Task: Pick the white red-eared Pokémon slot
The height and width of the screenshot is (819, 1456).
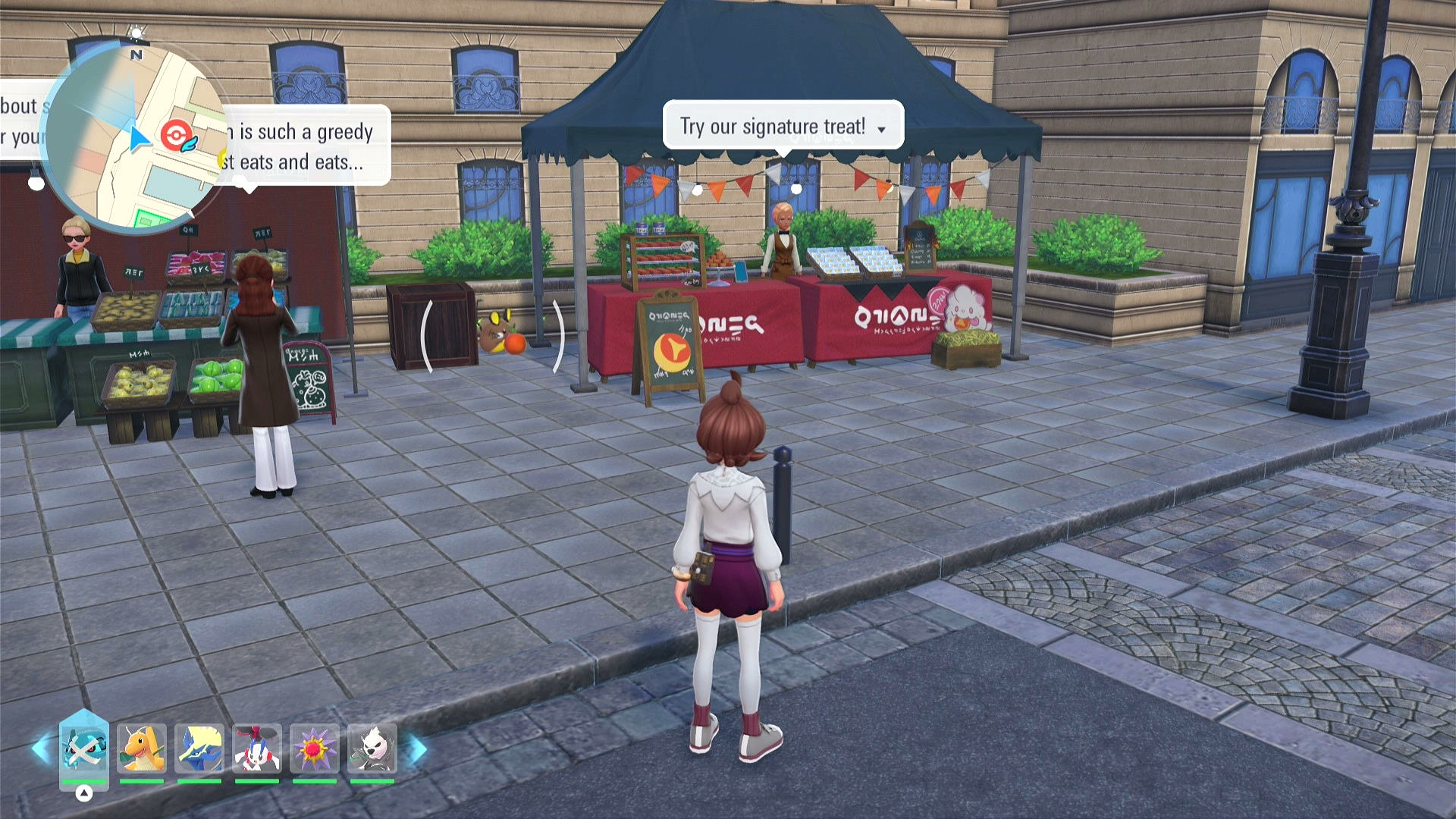Action: tap(257, 748)
